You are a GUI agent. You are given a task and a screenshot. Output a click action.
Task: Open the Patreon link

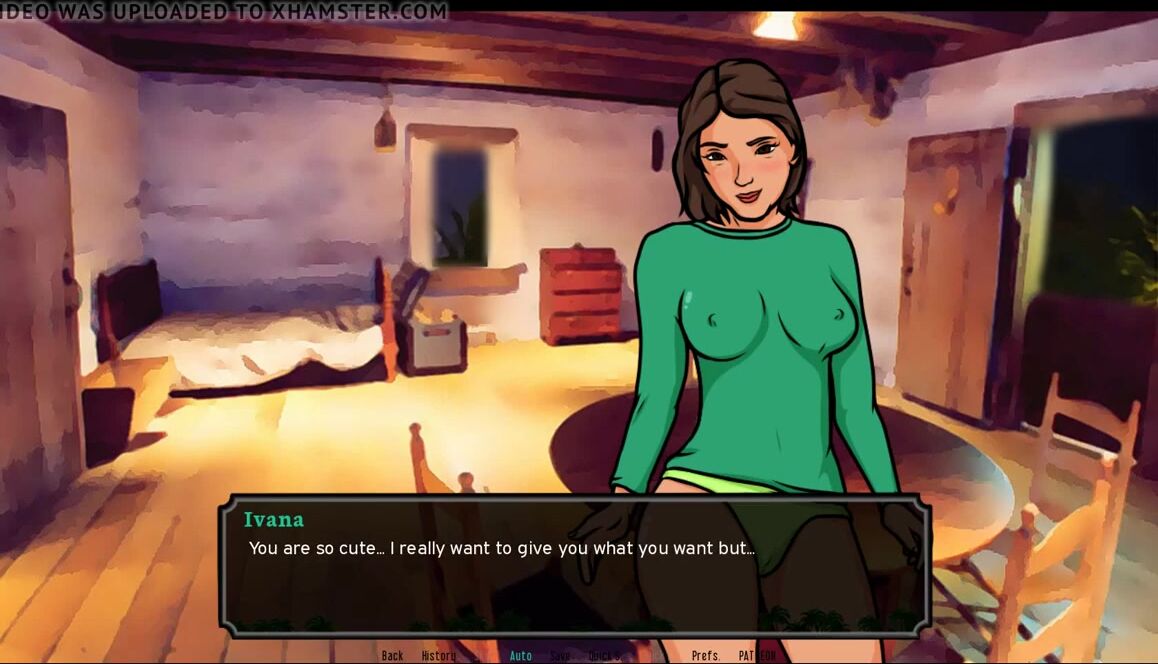(757, 656)
